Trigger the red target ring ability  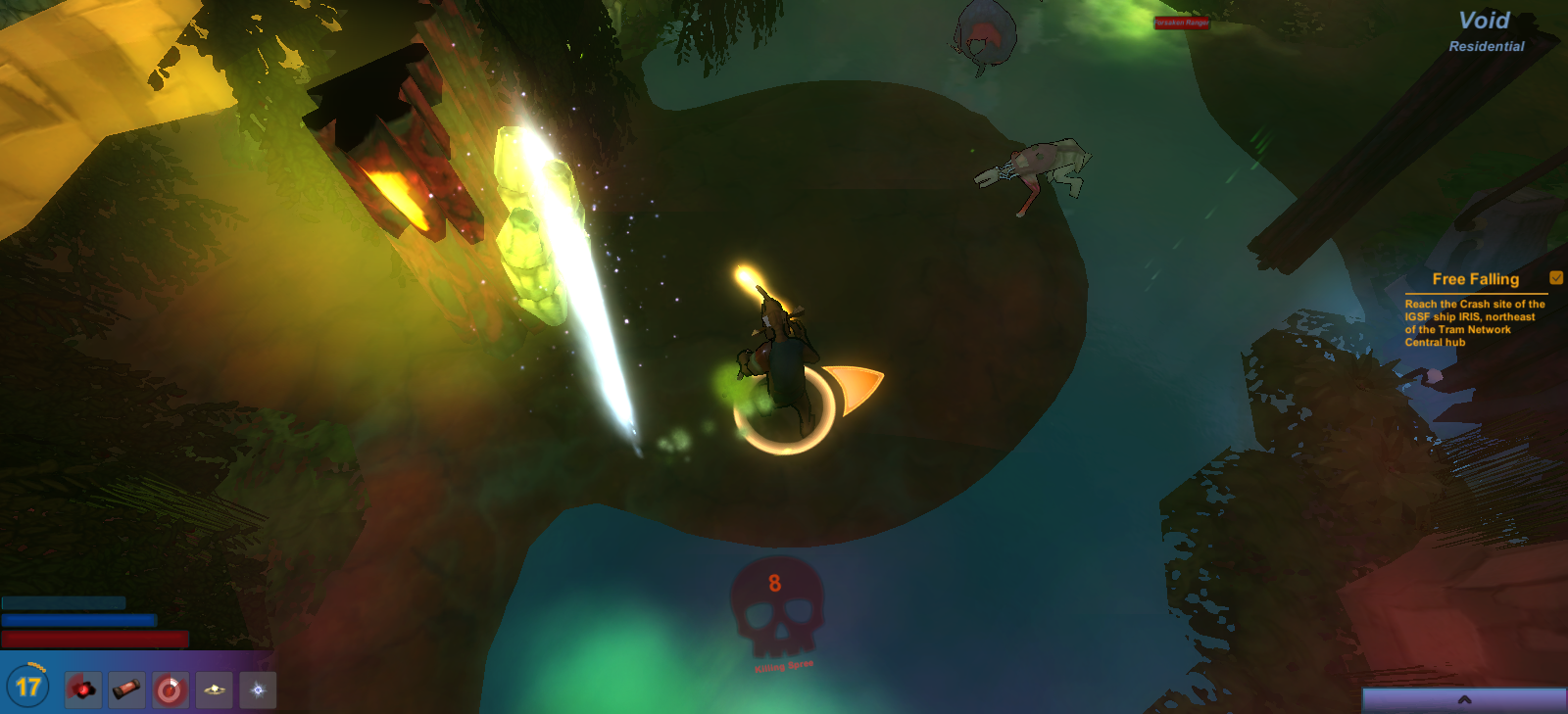171,690
